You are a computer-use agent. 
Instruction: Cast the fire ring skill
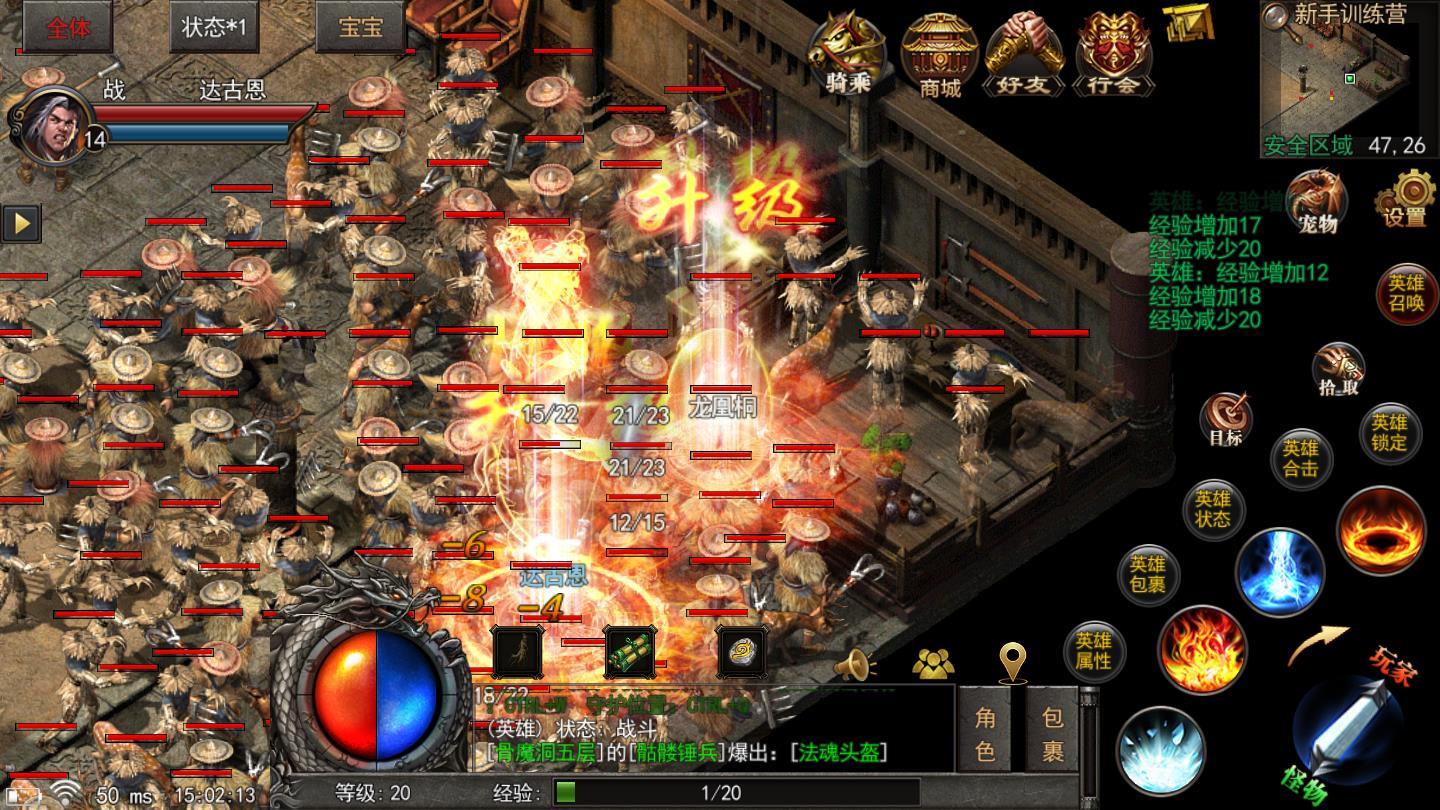(x=1380, y=531)
